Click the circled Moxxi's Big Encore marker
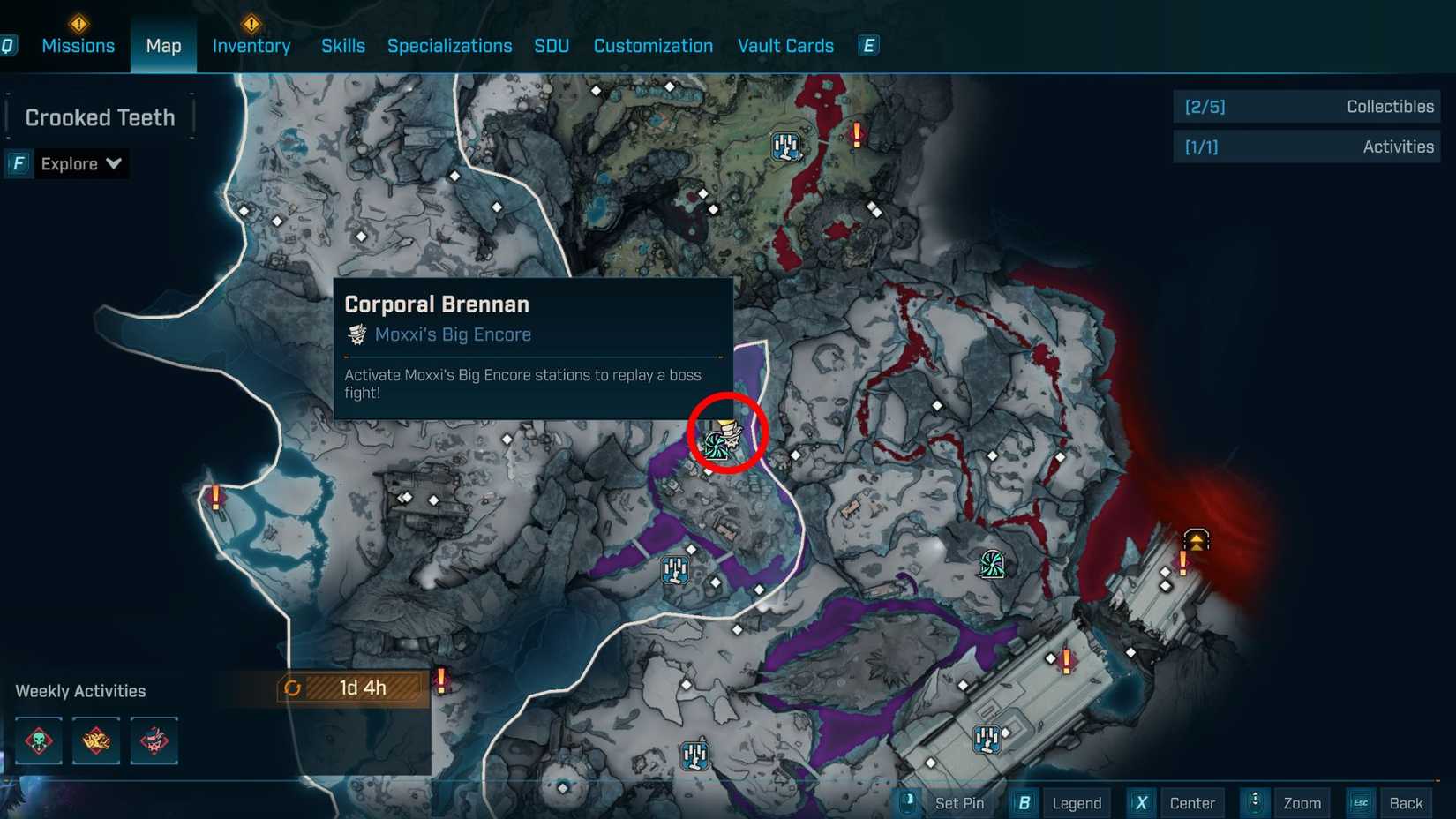 [x=724, y=439]
